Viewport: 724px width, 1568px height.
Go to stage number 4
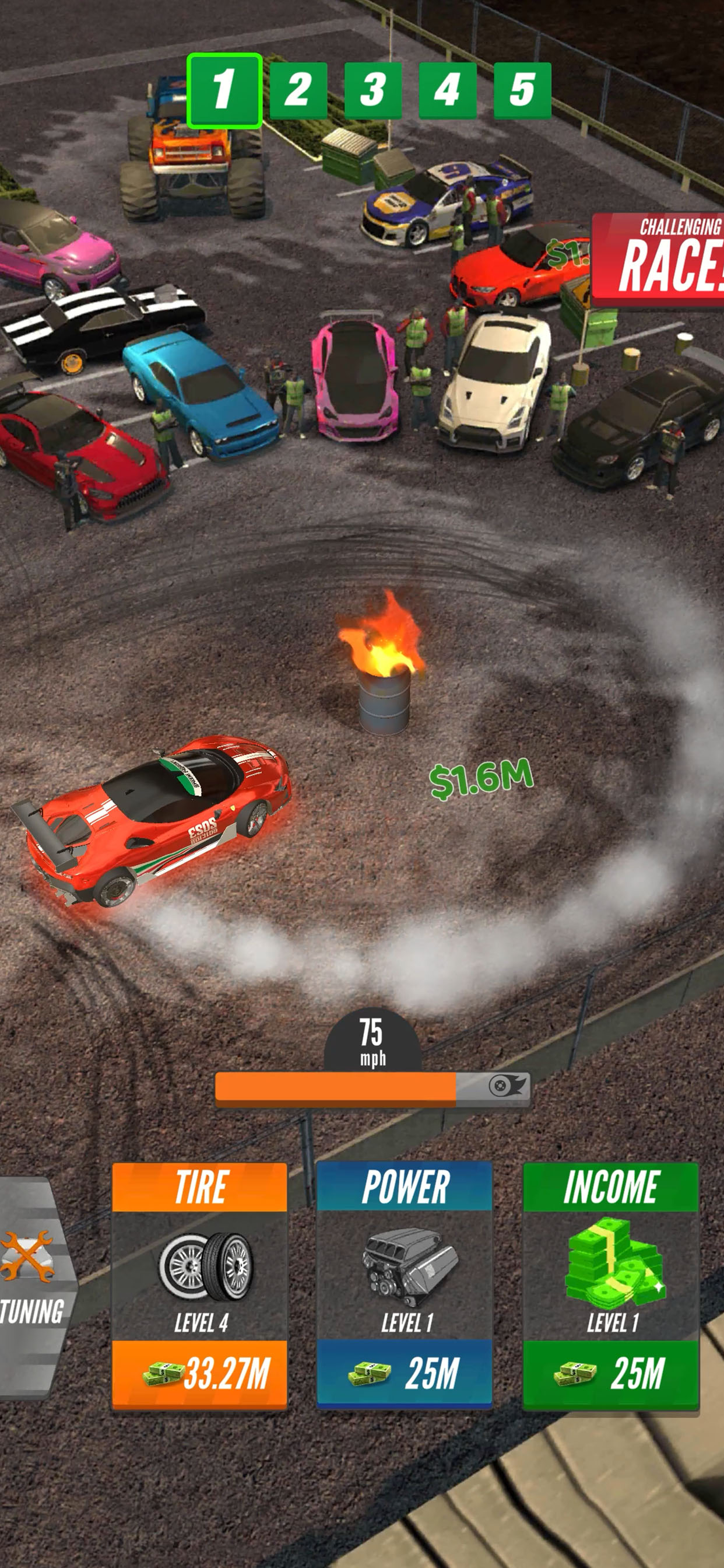447,90
